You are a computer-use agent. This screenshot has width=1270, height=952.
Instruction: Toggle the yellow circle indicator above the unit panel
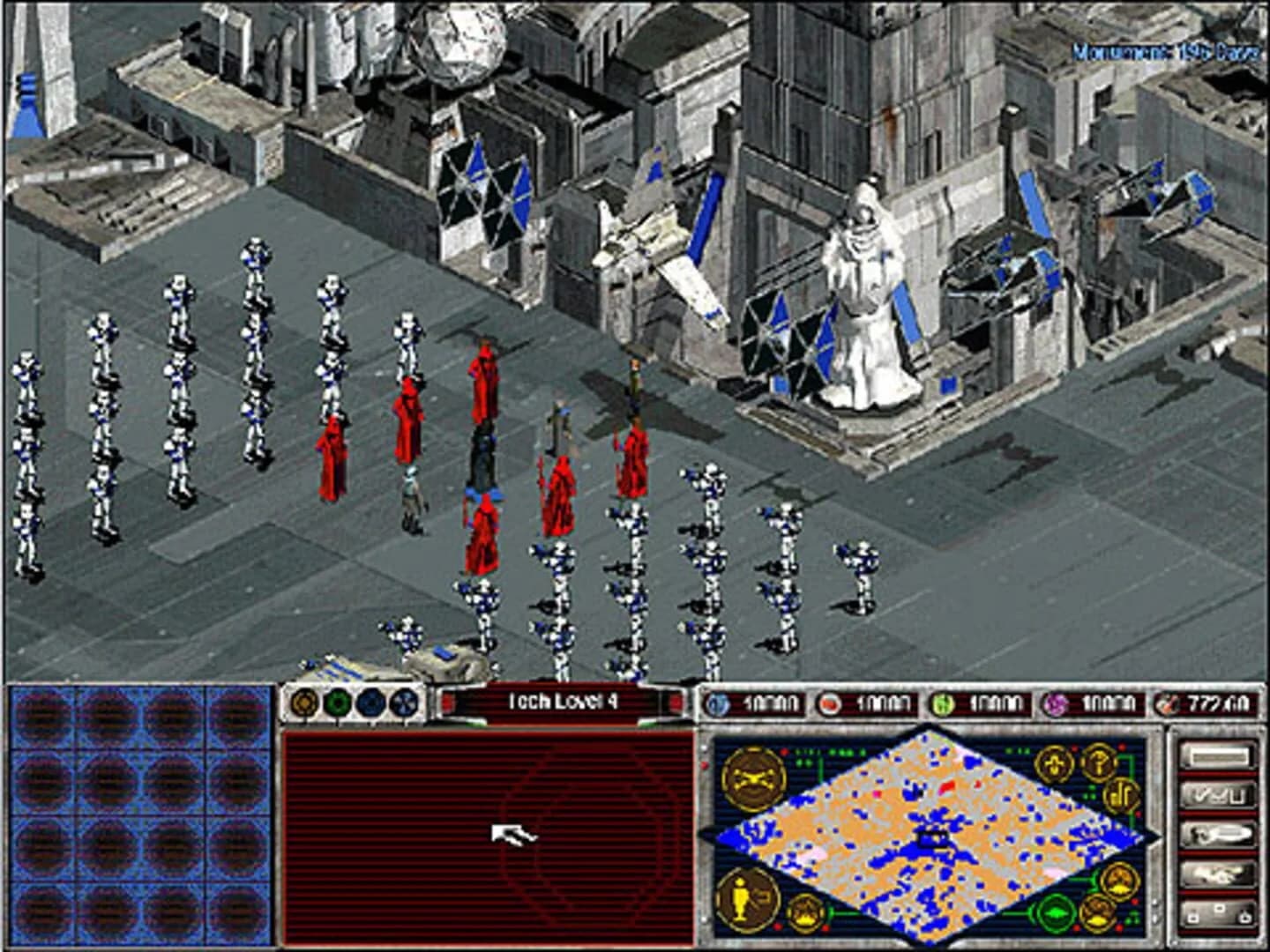pos(303,703)
